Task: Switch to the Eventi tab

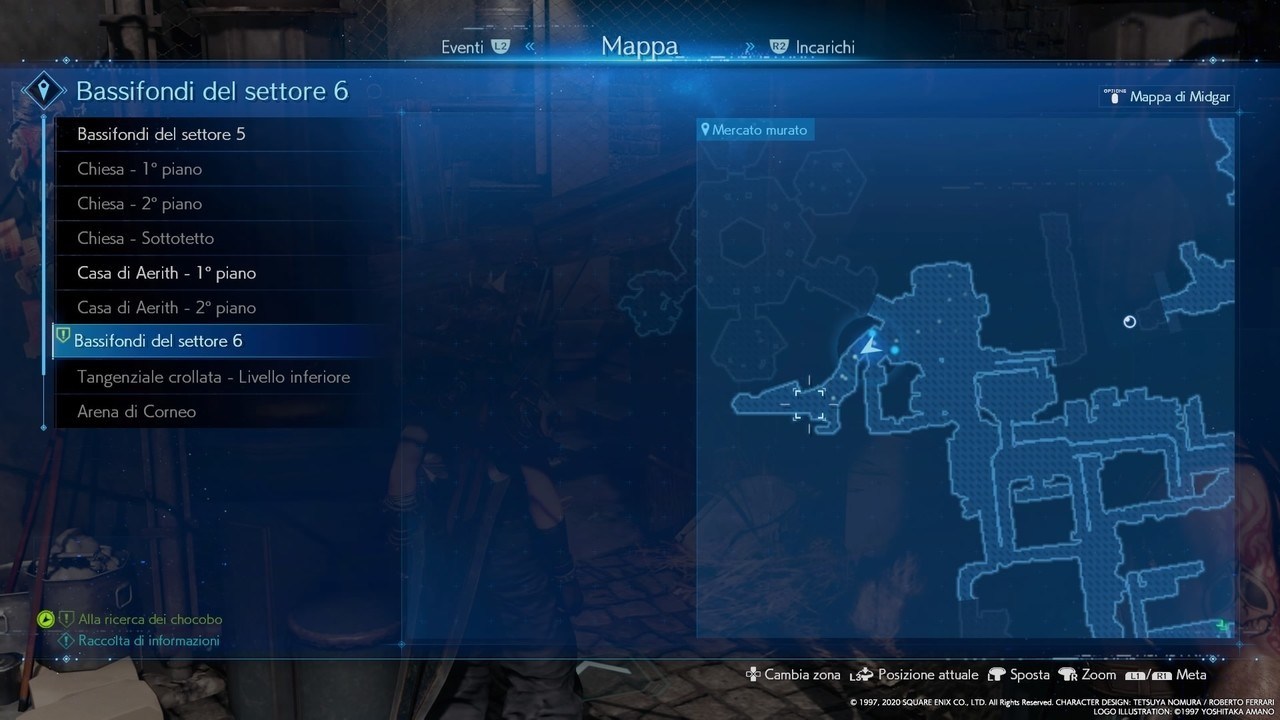Action: (x=463, y=47)
